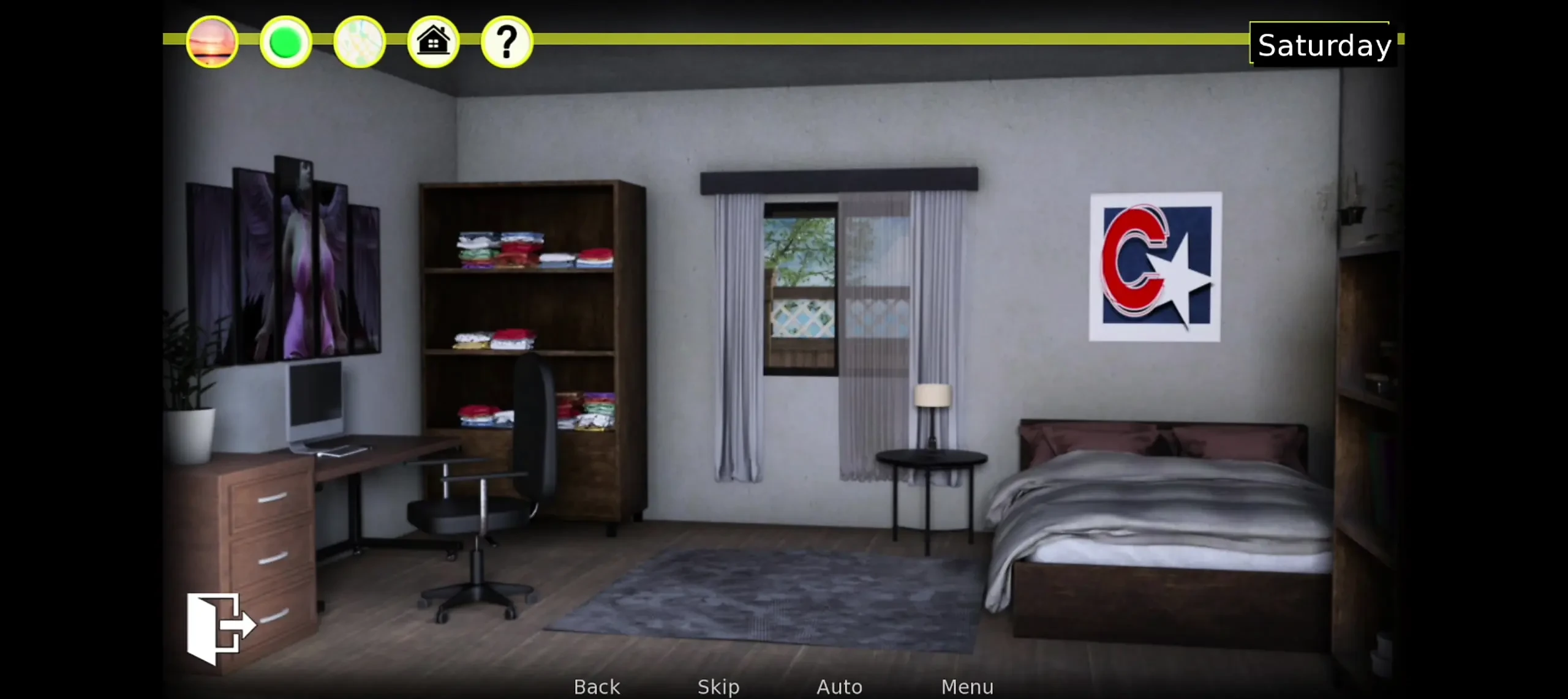Go to the house home icon

click(x=433, y=42)
